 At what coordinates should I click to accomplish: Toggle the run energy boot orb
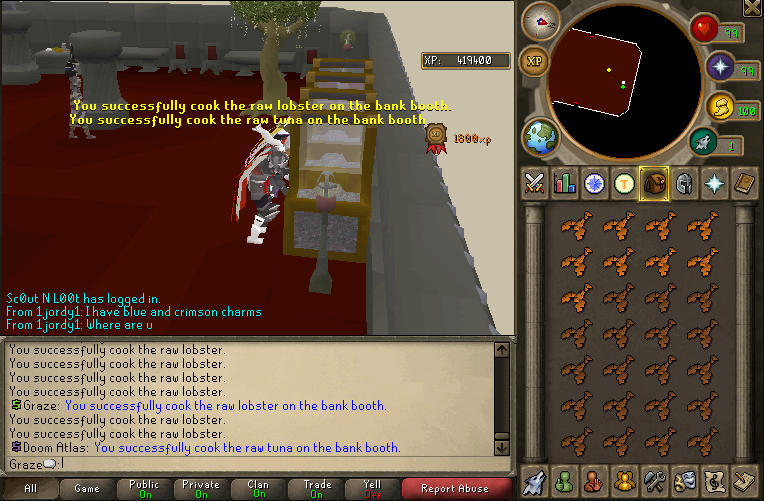[706, 145]
